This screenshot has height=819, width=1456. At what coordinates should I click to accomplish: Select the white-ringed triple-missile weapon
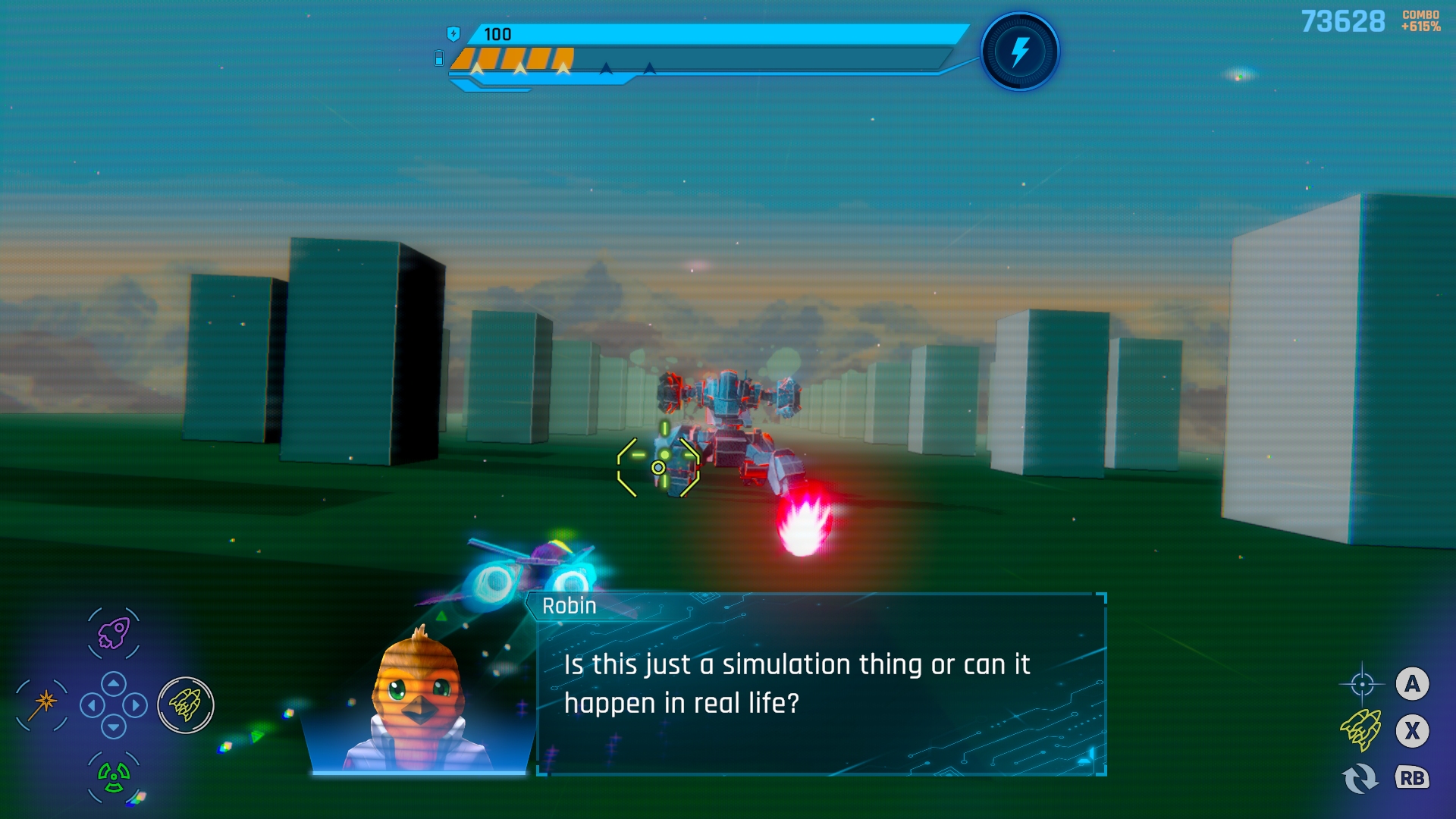186,705
